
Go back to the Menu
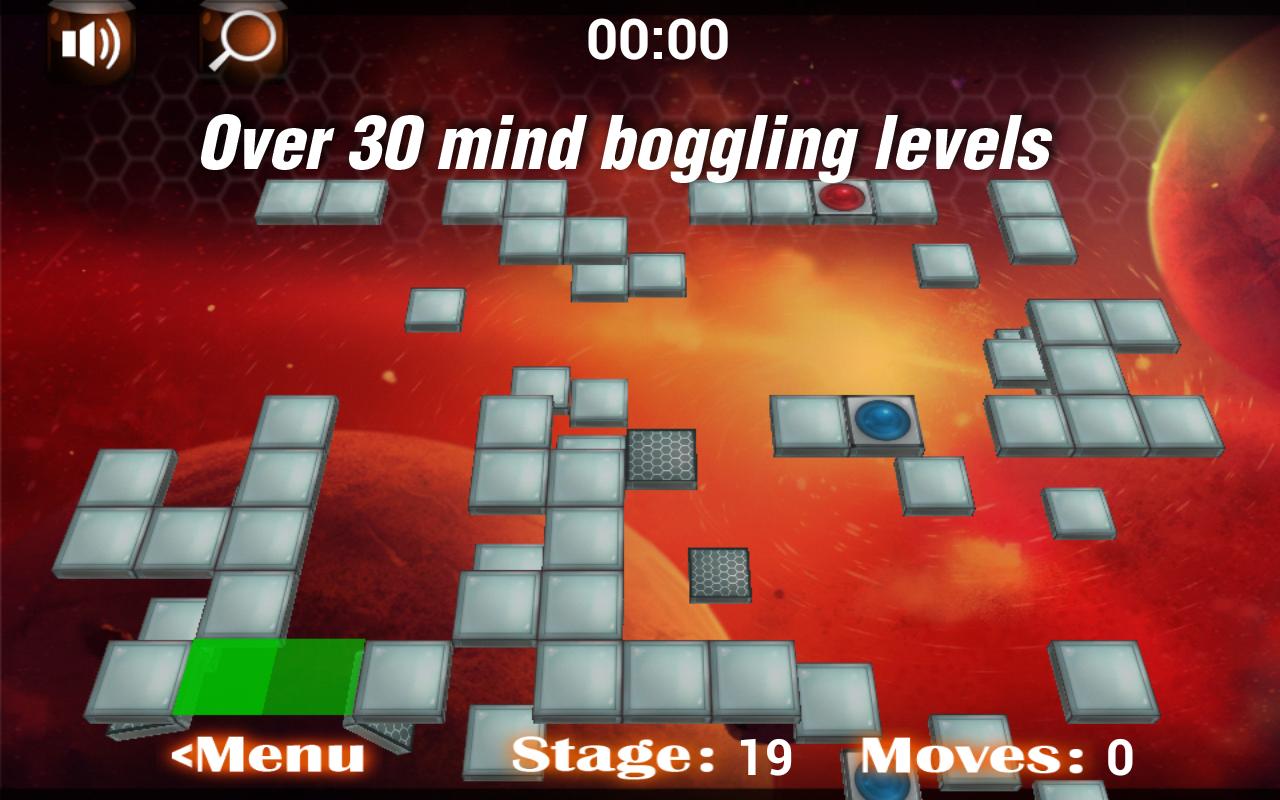[x=268, y=755]
